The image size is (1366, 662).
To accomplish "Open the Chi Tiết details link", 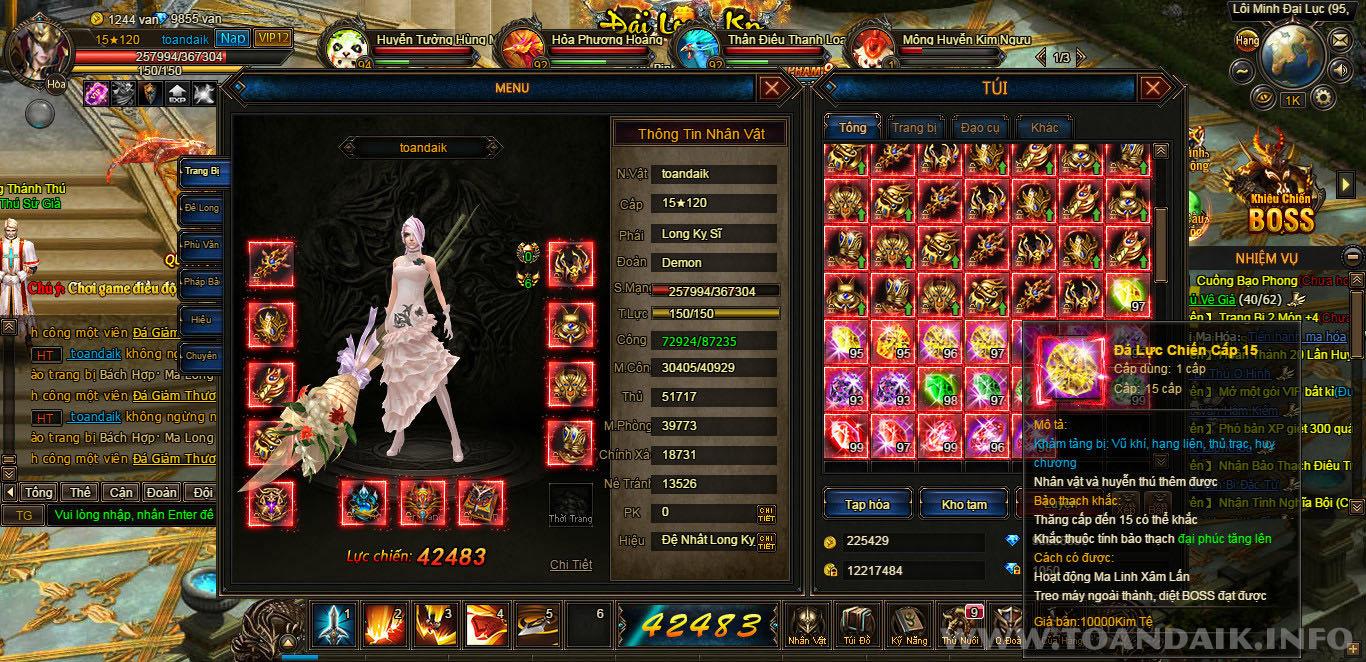I will tap(571, 565).
